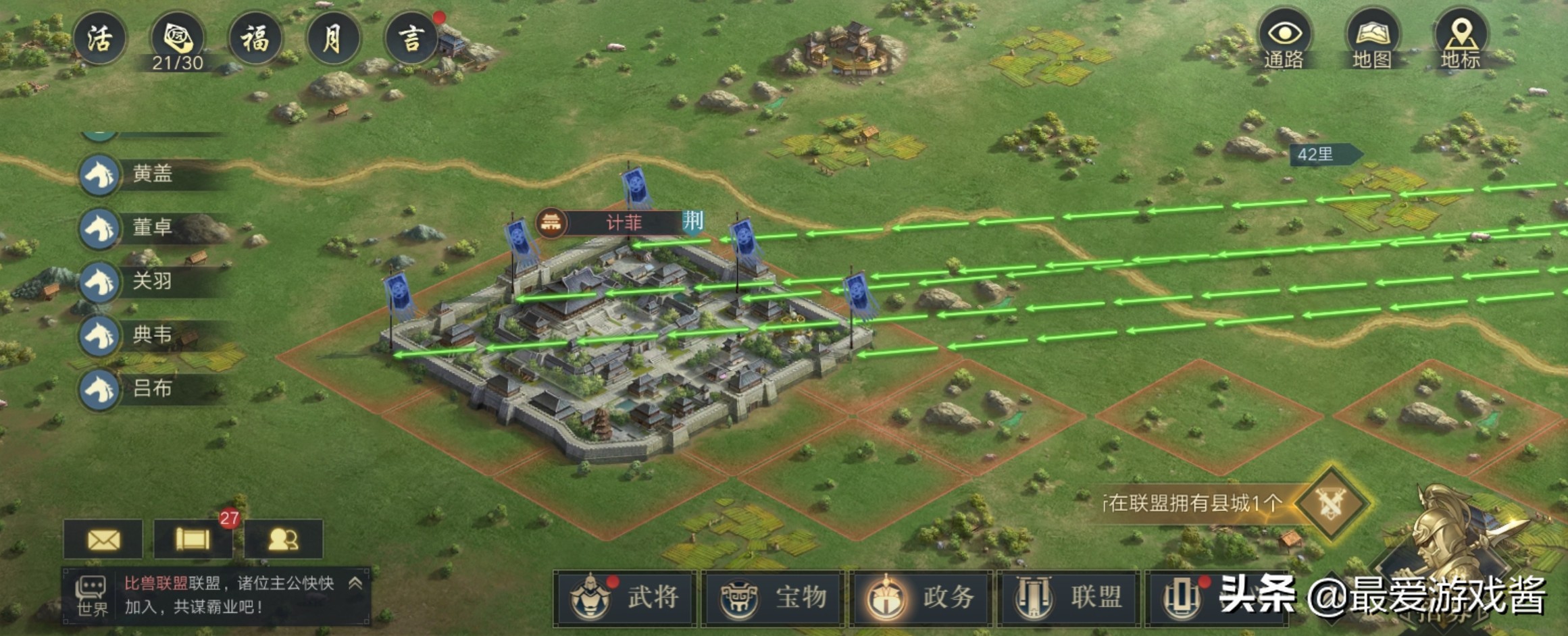Open the scroll reports button with 27 badge
Screen dimensions: 1568x636
pos(193,539)
